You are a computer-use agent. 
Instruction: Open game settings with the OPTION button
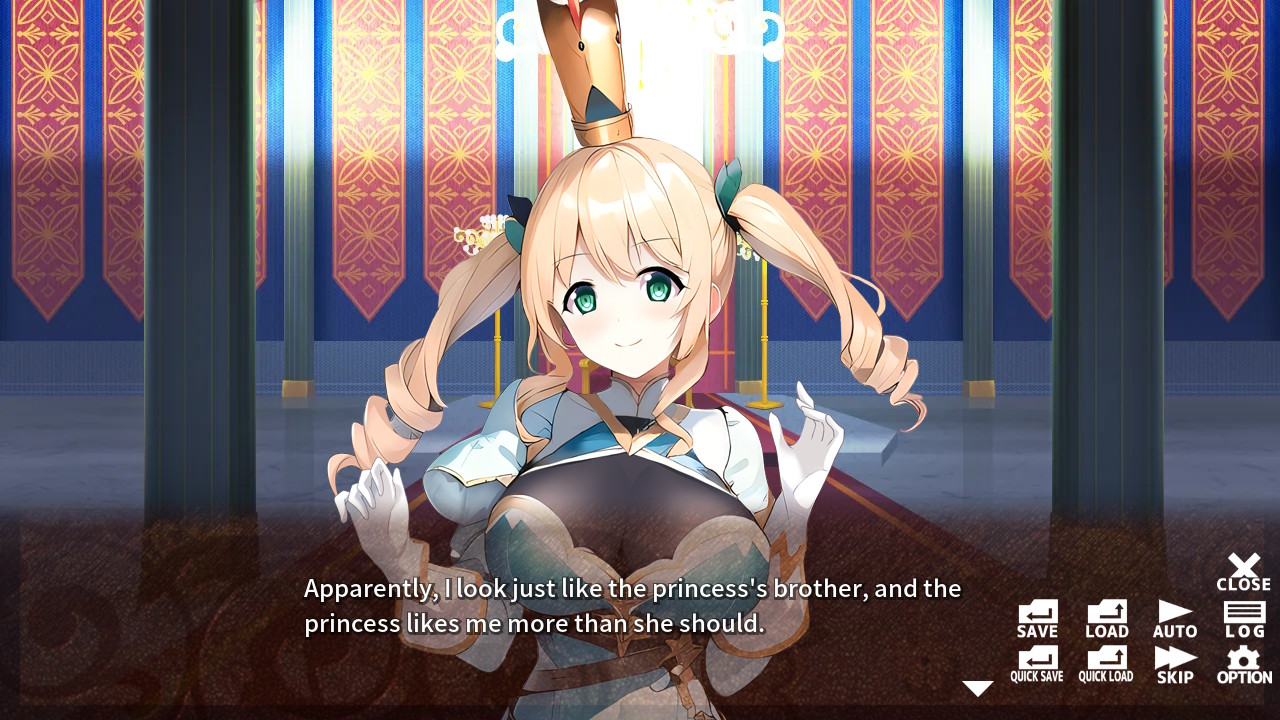(x=1243, y=663)
